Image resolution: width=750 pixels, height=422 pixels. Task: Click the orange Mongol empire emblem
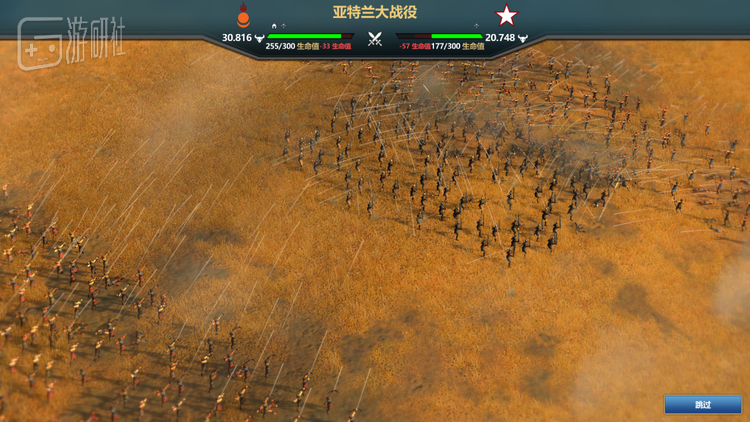[x=242, y=15]
